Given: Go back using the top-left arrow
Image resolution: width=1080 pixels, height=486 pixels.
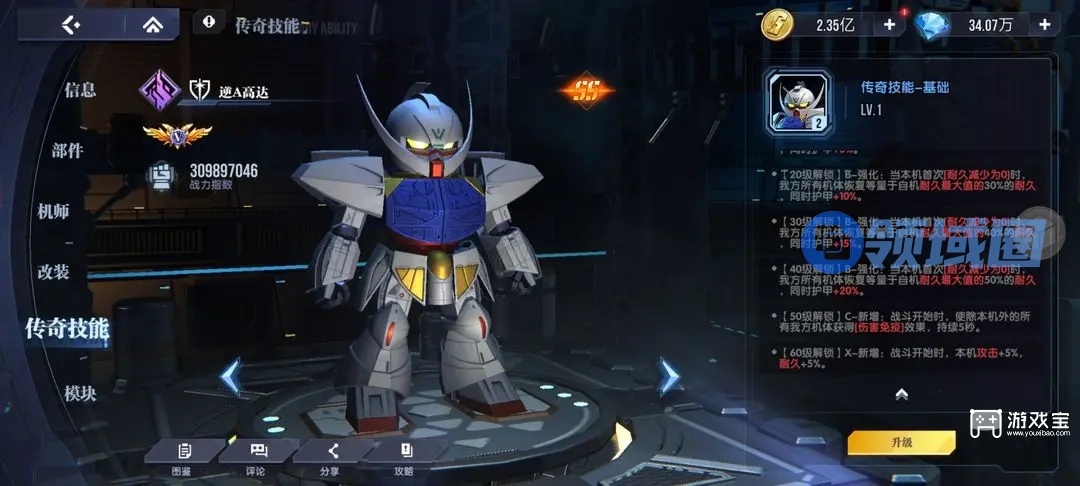Looking at the screenshot, I should click(x=69, y=24).
